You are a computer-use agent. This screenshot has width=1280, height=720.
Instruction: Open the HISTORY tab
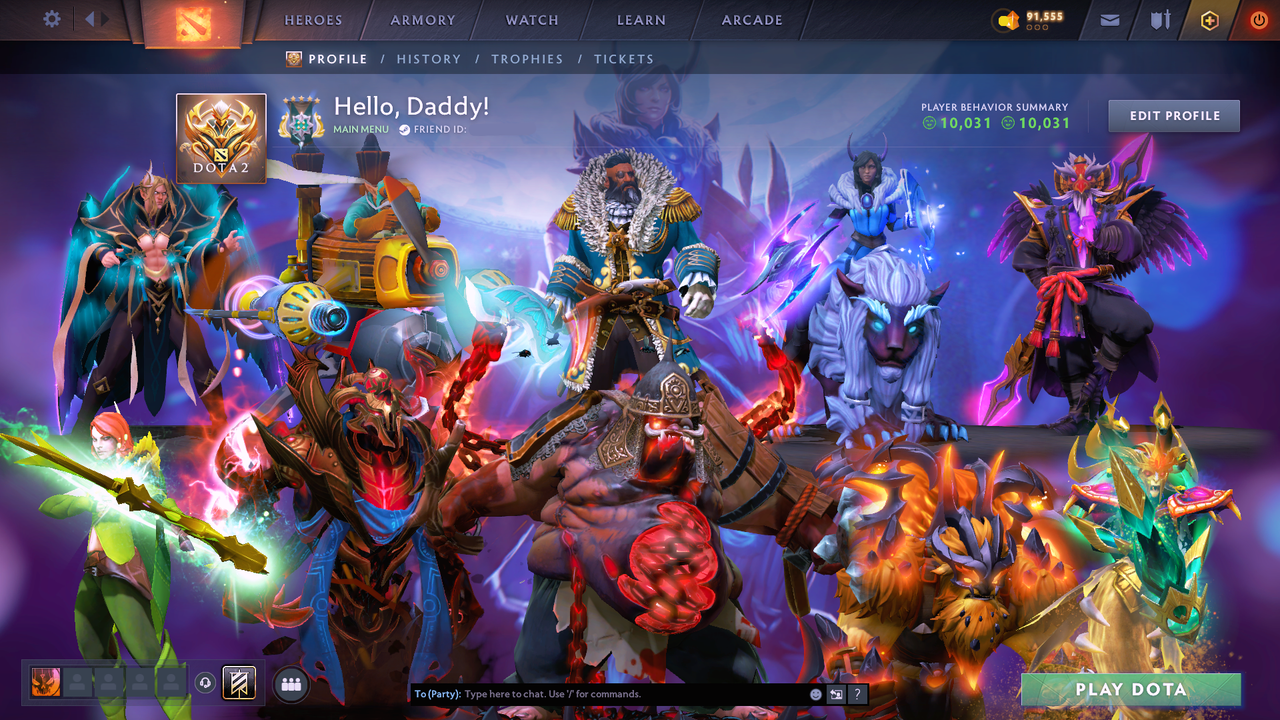point(428,58)
